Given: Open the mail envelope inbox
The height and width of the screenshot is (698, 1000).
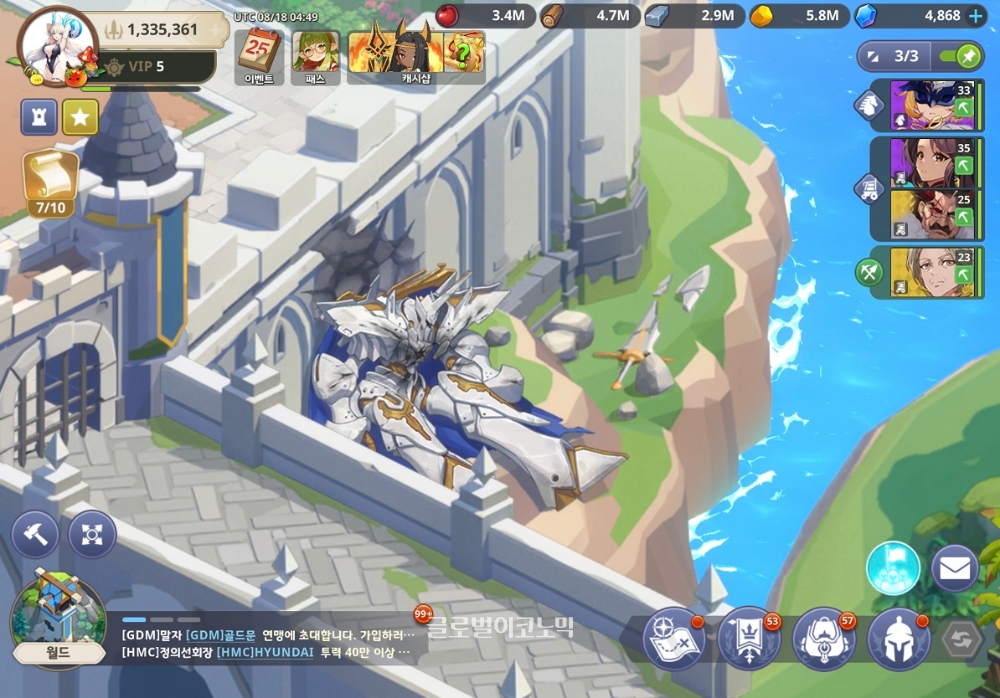Looking at the screenshot, I should point(954,568).
